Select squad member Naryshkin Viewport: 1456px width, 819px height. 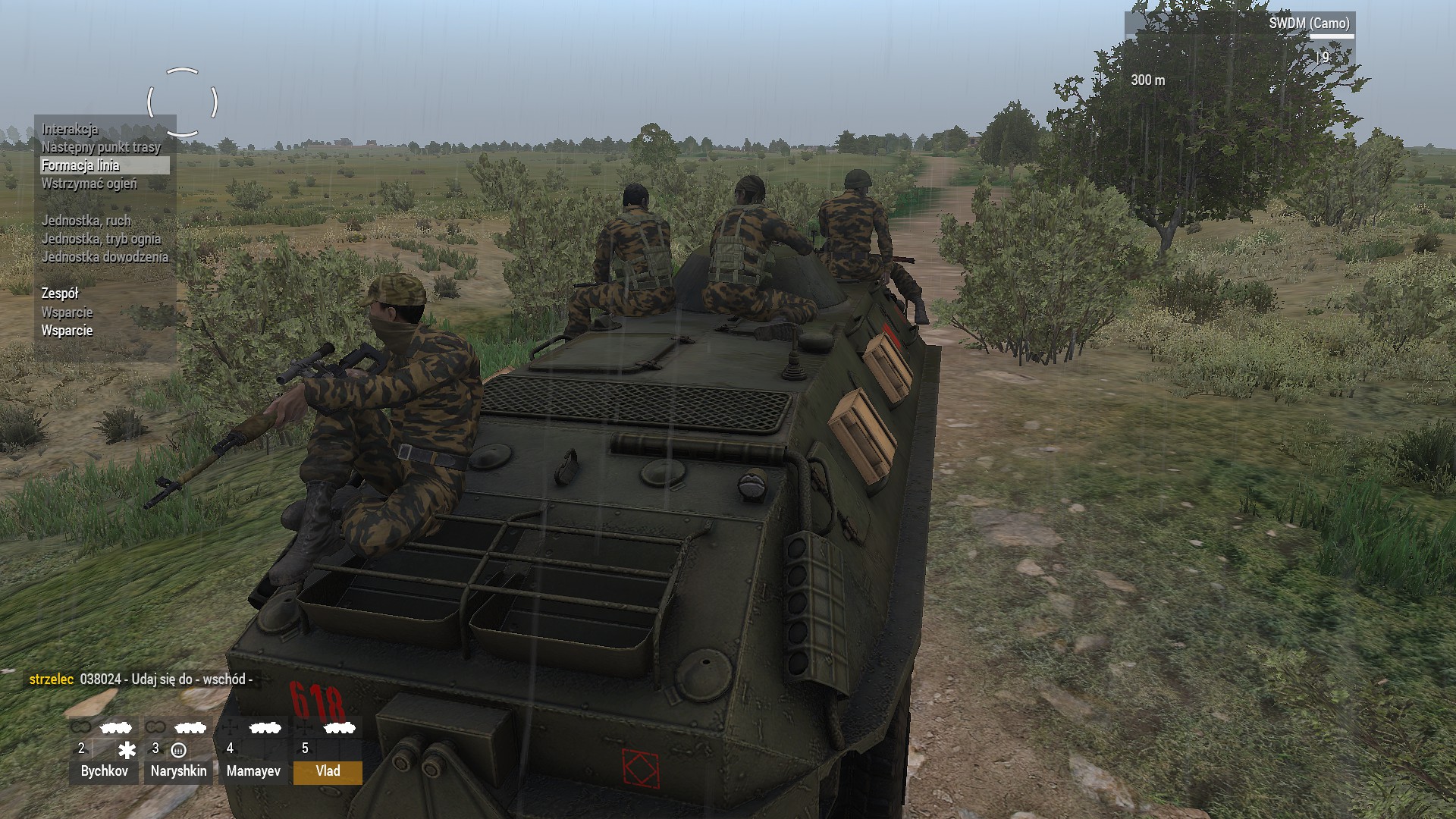178,771
